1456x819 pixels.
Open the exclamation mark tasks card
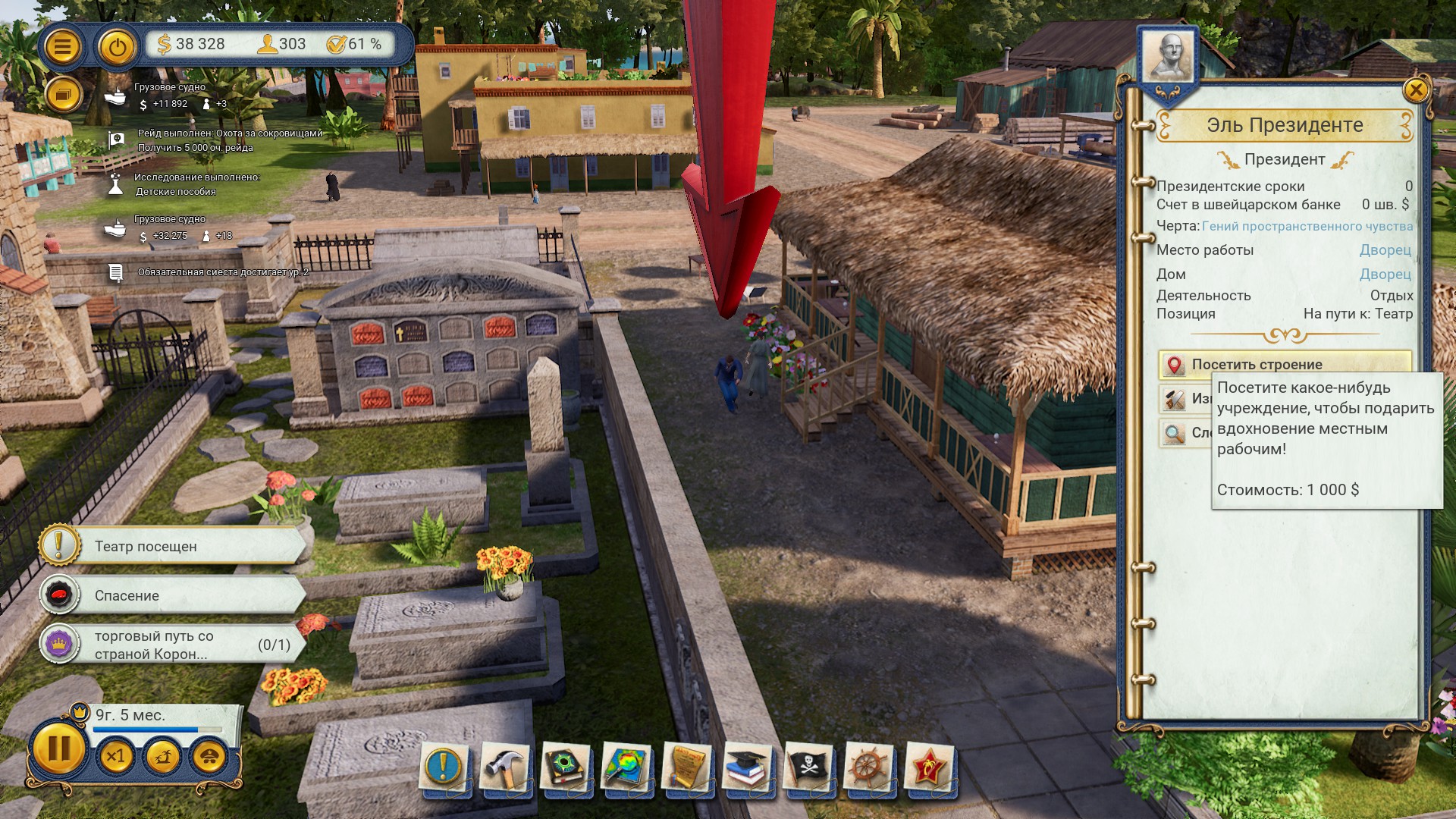[444, 767]
